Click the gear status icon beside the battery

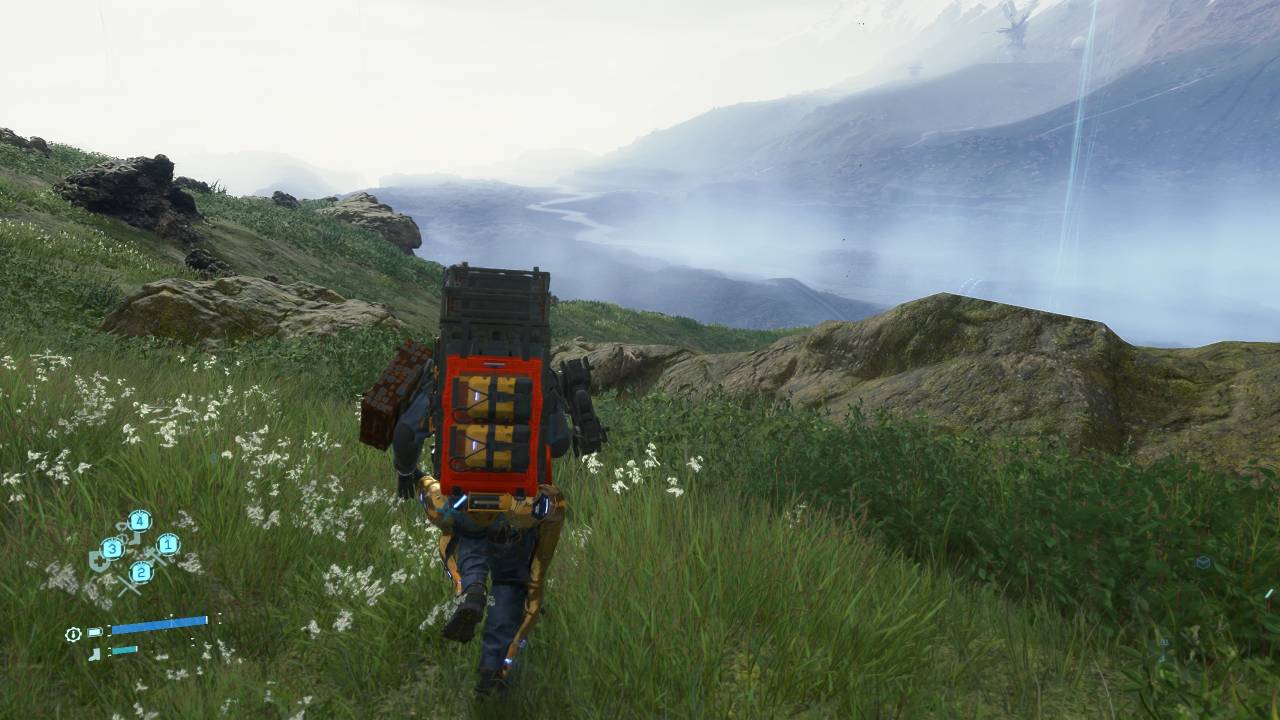coord(73,634)
